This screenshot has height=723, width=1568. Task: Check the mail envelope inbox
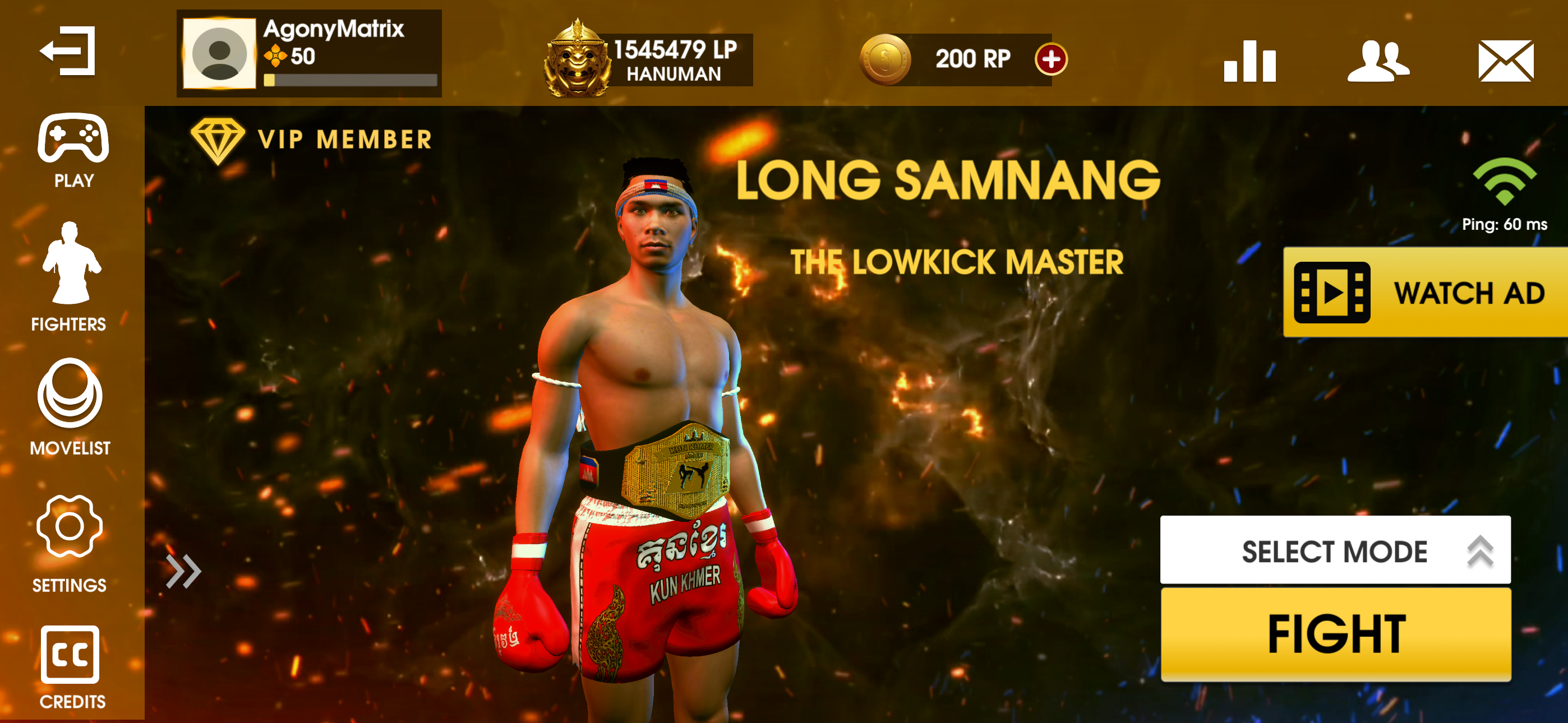click(x=1505, y=61)
